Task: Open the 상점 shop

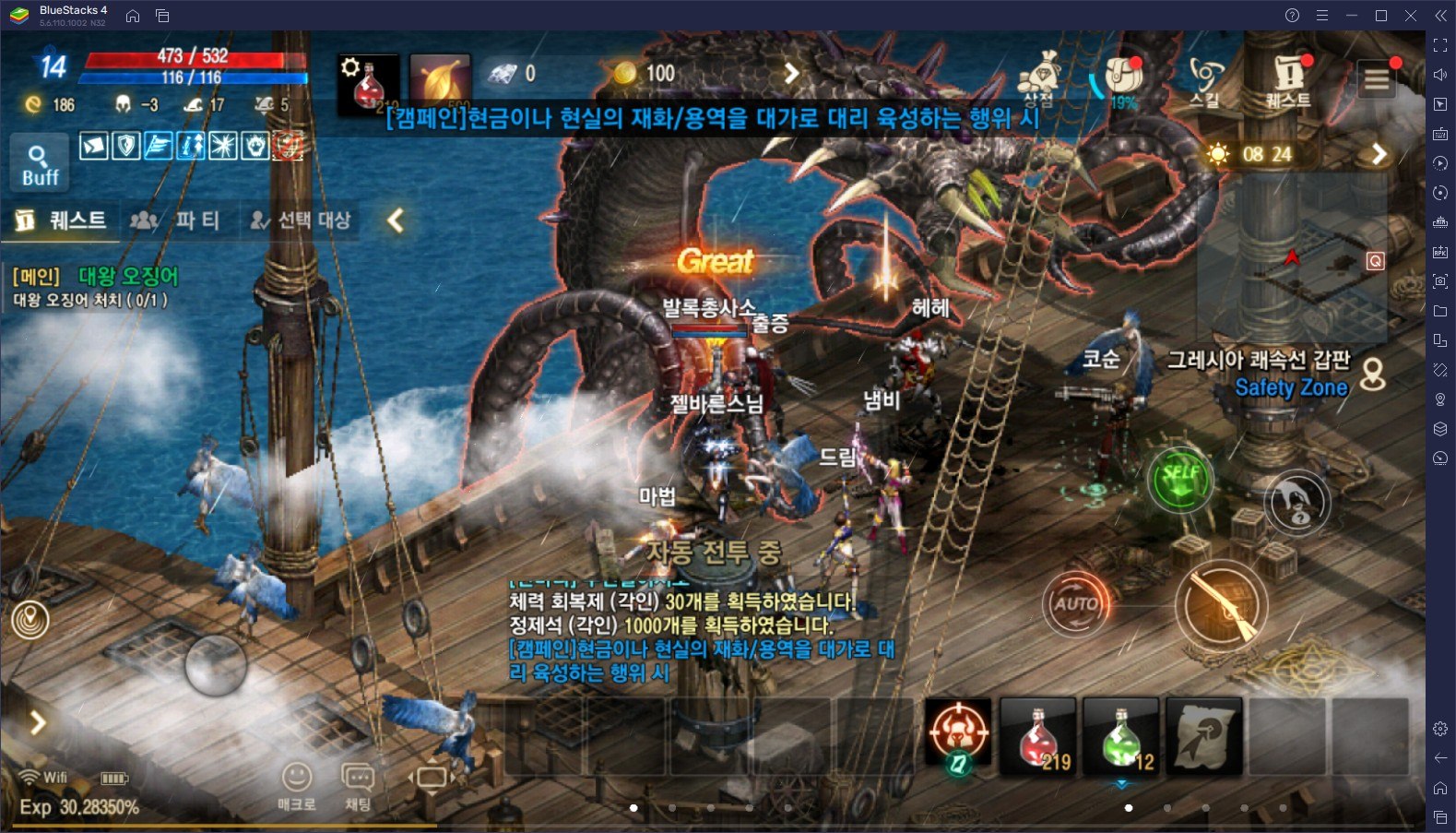Action: (1041, 79)
